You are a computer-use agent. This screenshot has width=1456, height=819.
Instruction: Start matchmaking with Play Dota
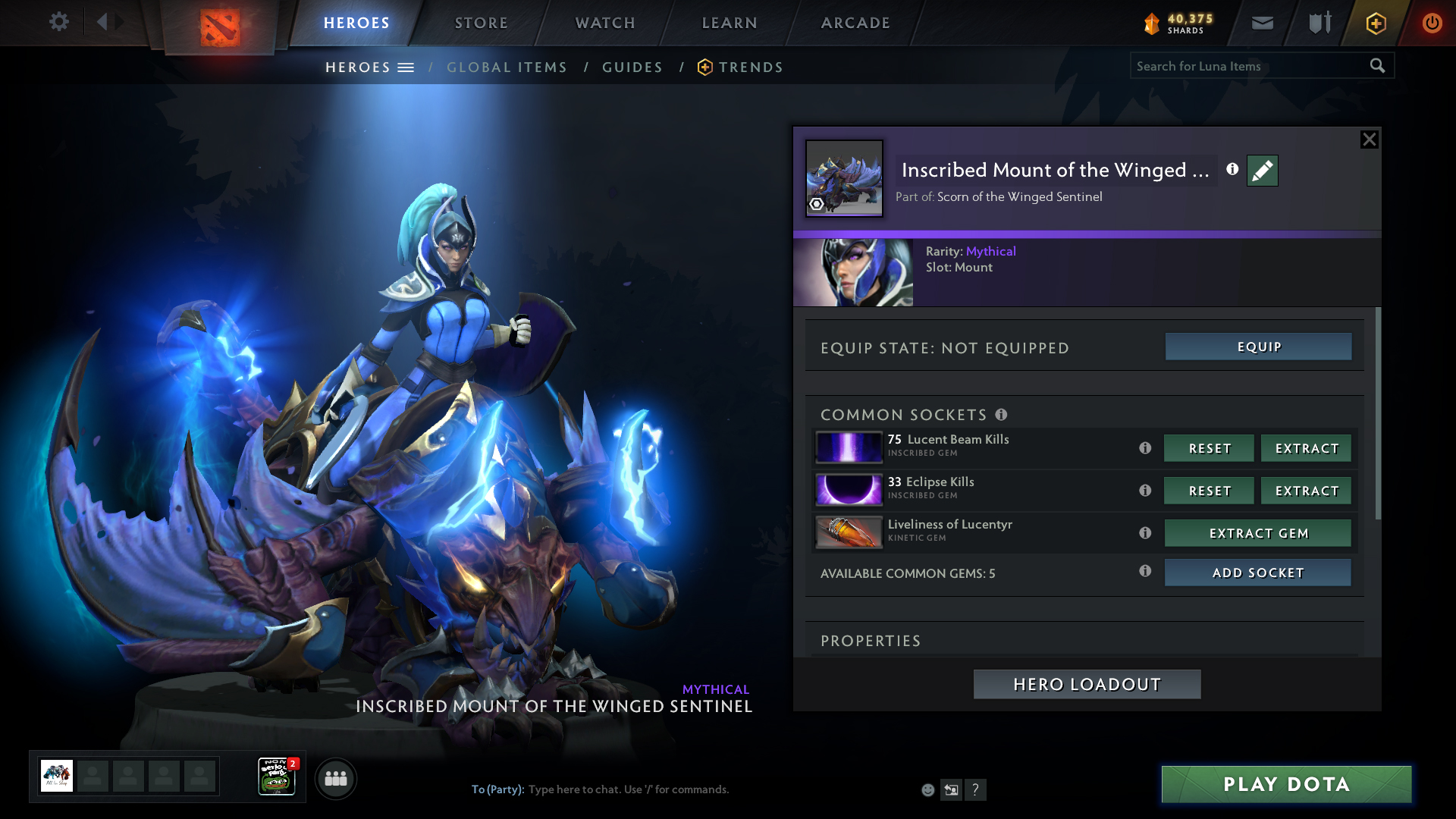[1286, 784]
